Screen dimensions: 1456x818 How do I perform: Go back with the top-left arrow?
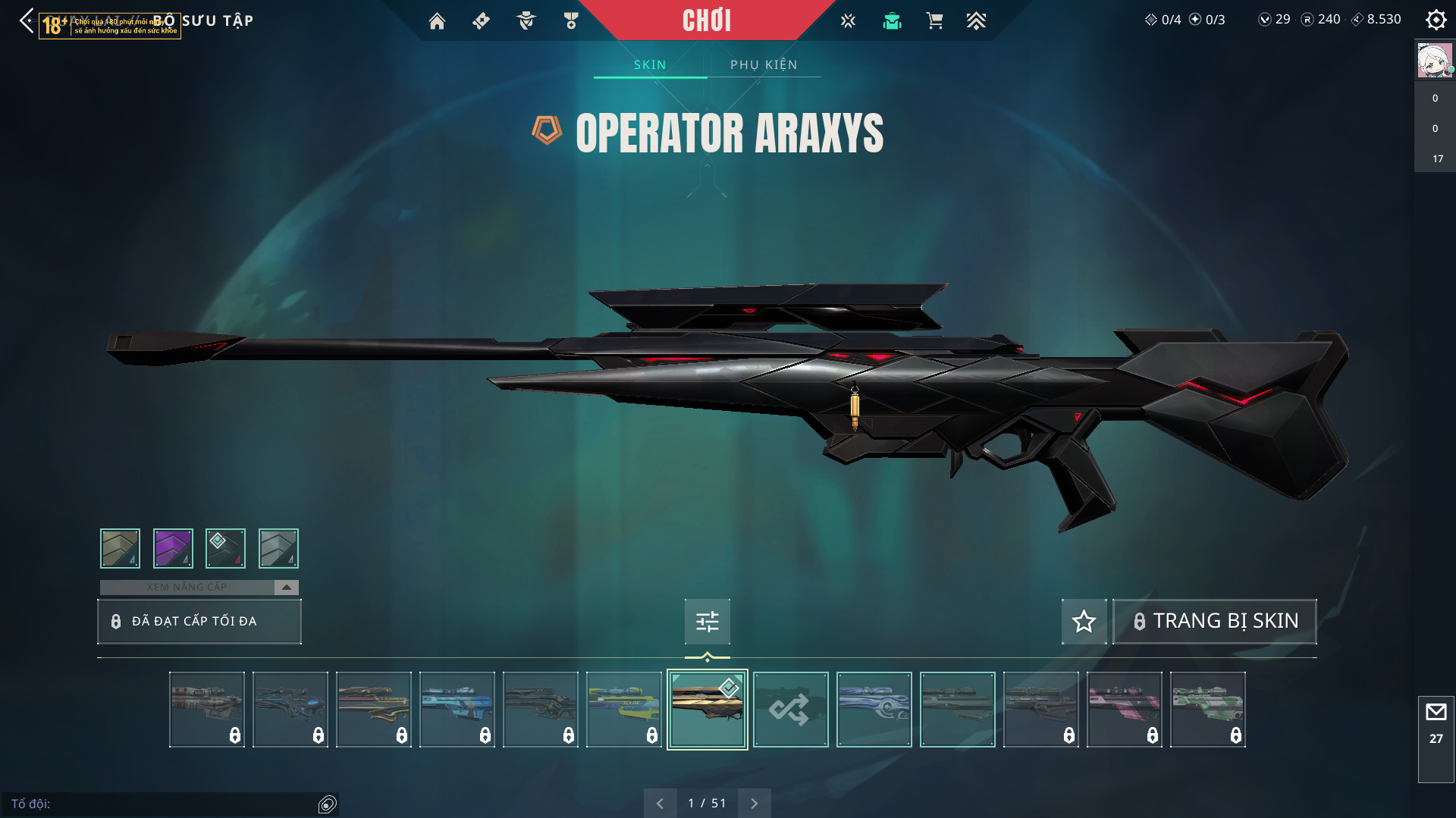click(x=27, y=20)
